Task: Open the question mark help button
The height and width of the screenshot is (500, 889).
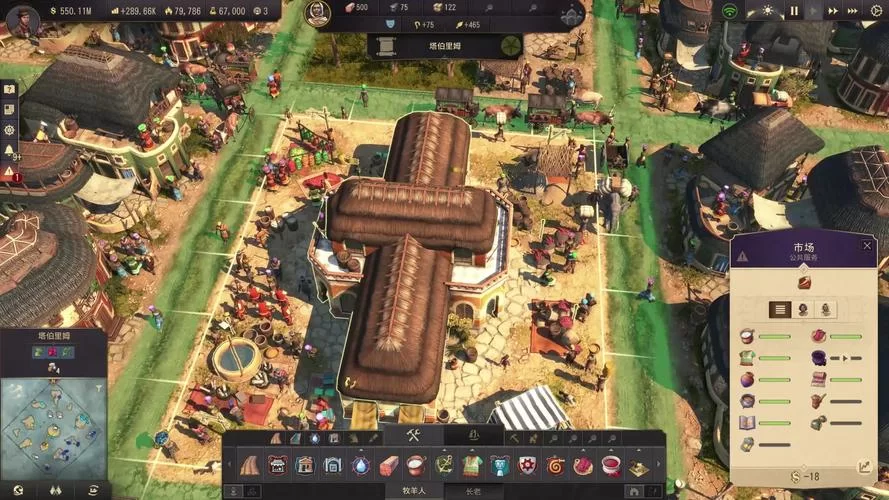Action: click(x=10, y=90)
